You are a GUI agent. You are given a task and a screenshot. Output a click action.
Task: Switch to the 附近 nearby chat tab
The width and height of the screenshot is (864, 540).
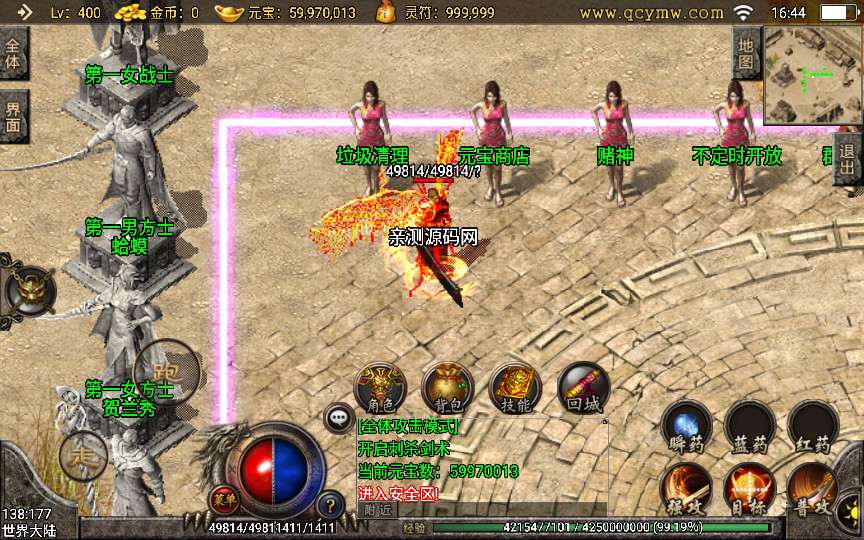(x=377, y=509)
